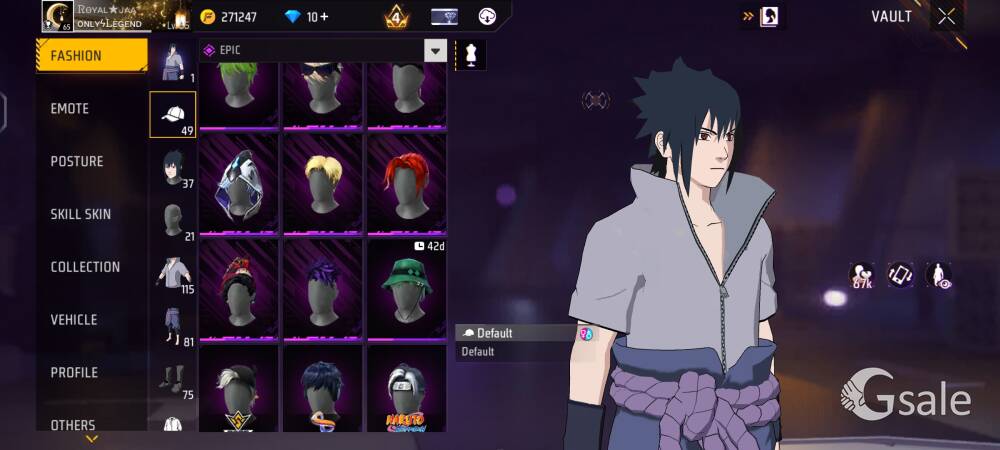Switch to the face category with 37 items
Image resolution: width=1000 pixels, height=450 pixels.
(x=173, y=167)
